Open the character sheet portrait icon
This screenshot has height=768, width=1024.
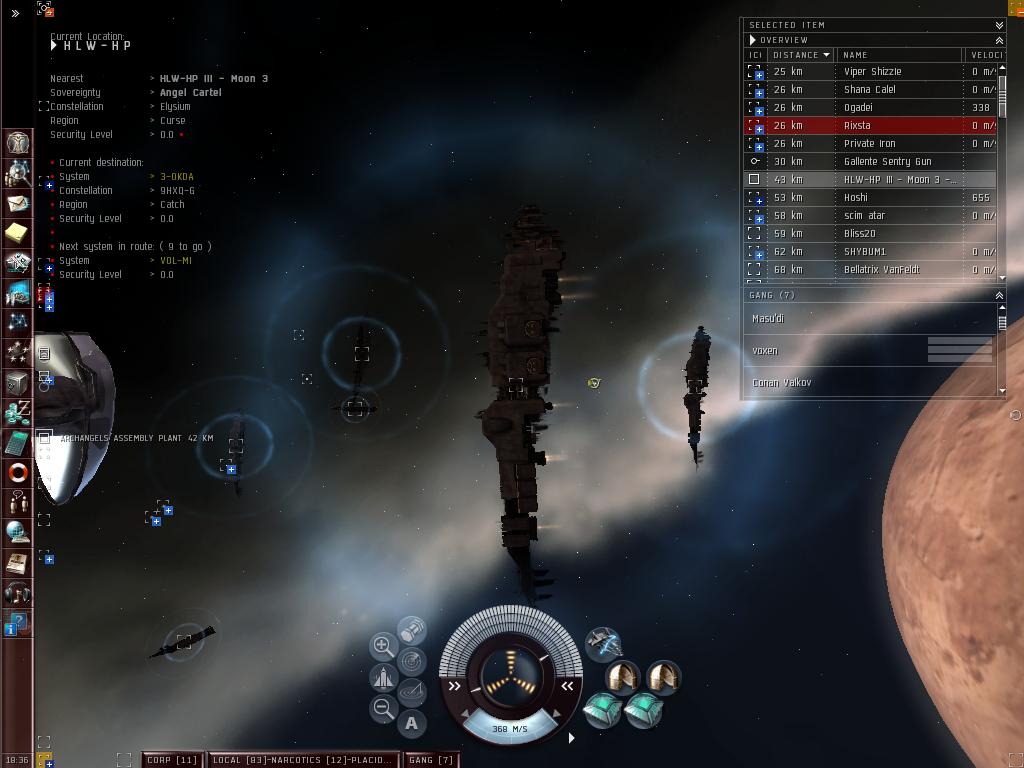(x=18, y=143)
